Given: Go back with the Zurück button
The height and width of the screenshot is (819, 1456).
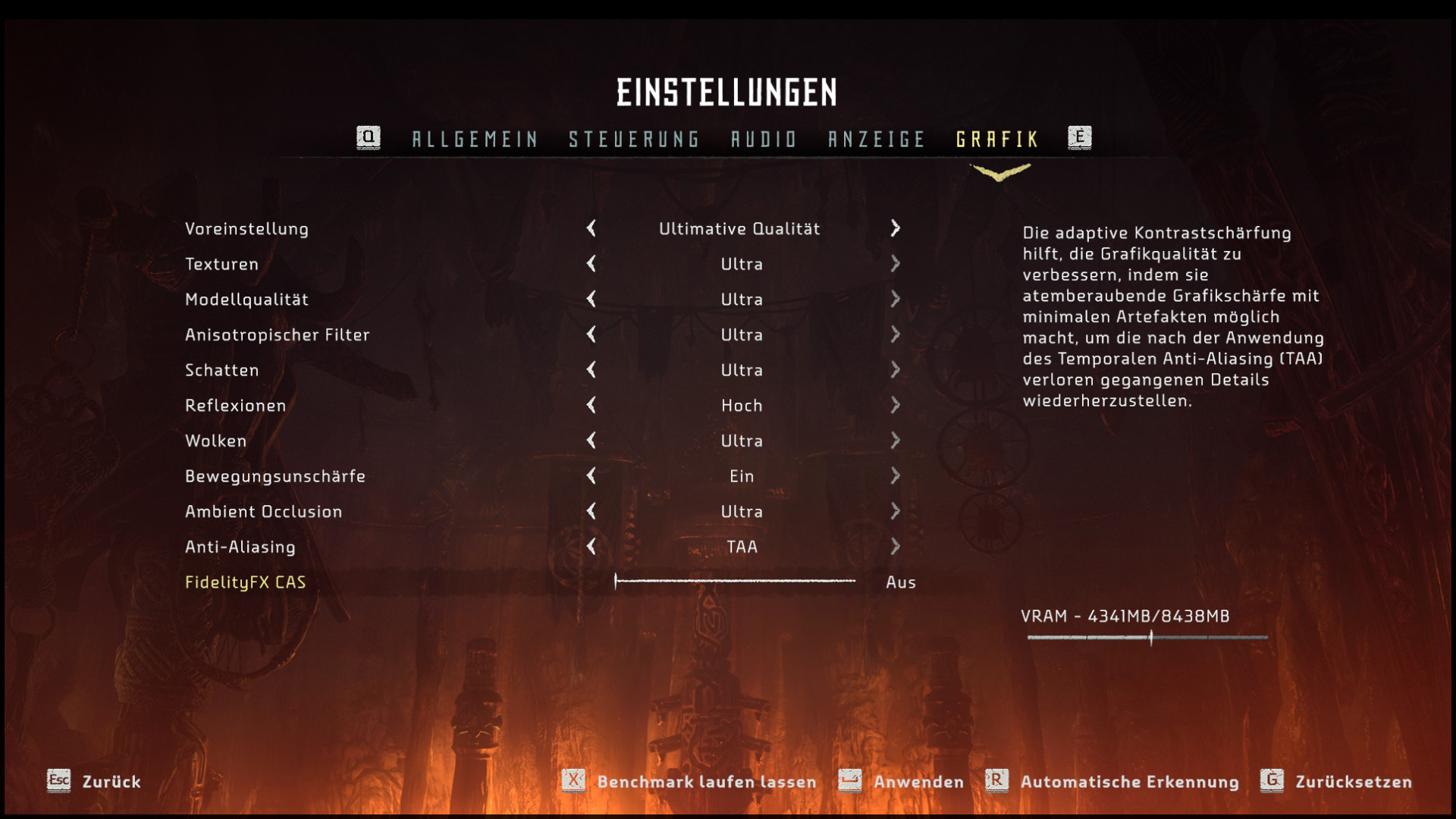Looking at the screenshot, I should [x=94, y=782].
